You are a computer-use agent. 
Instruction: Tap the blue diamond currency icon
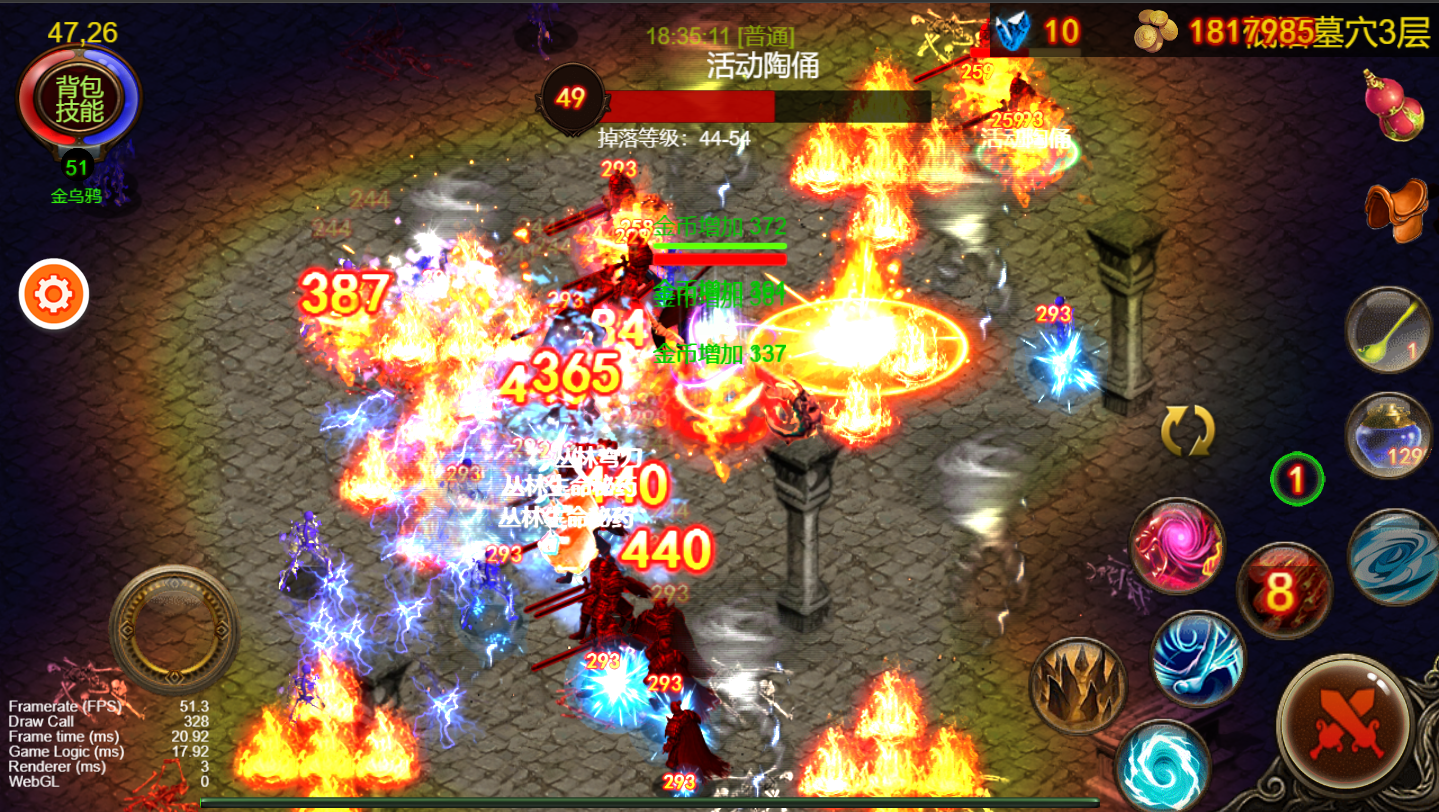1013,32
